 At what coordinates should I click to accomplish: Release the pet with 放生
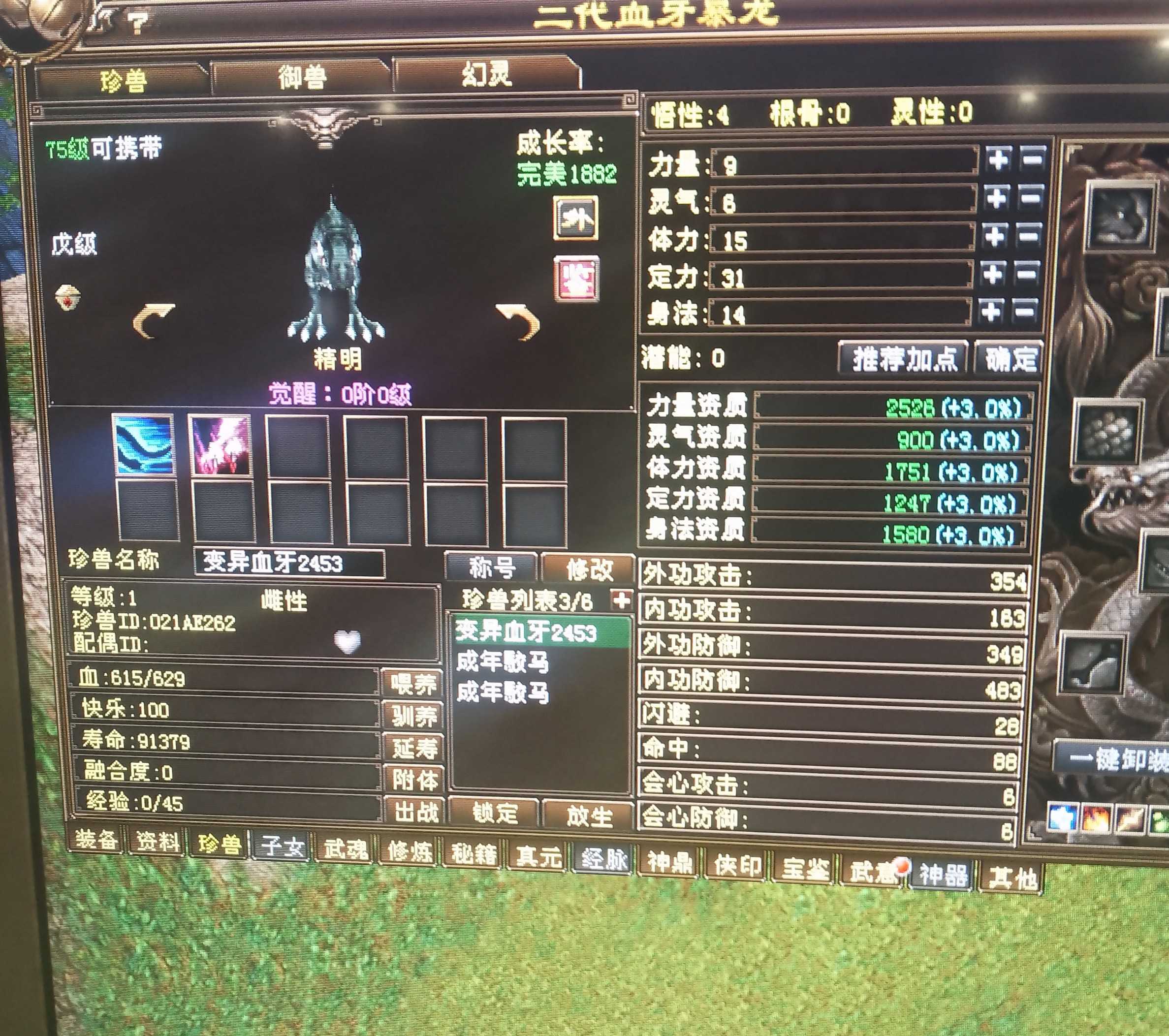[x=589, y=816]
